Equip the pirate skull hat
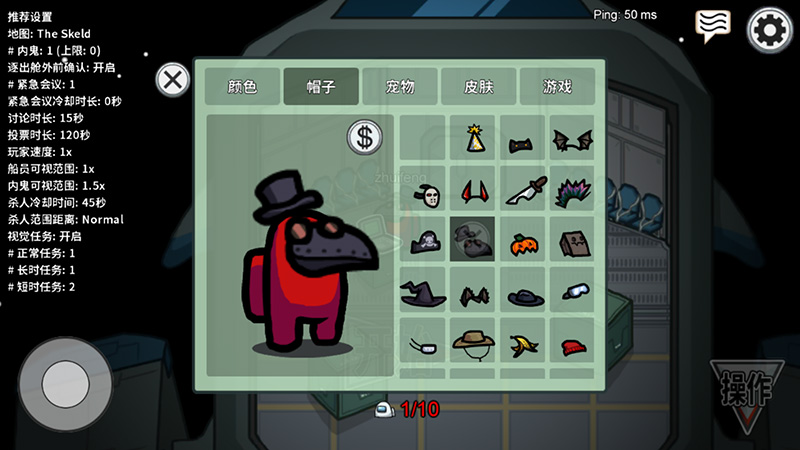 coord(424,241)
